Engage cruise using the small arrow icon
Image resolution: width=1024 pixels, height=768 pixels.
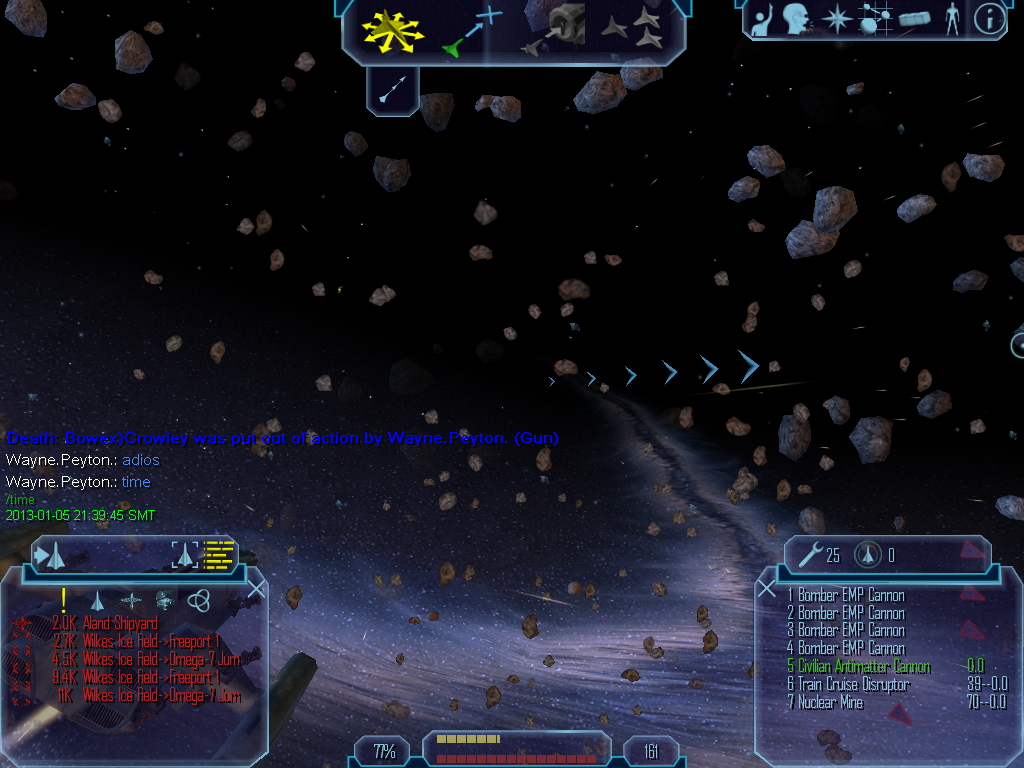393,90
